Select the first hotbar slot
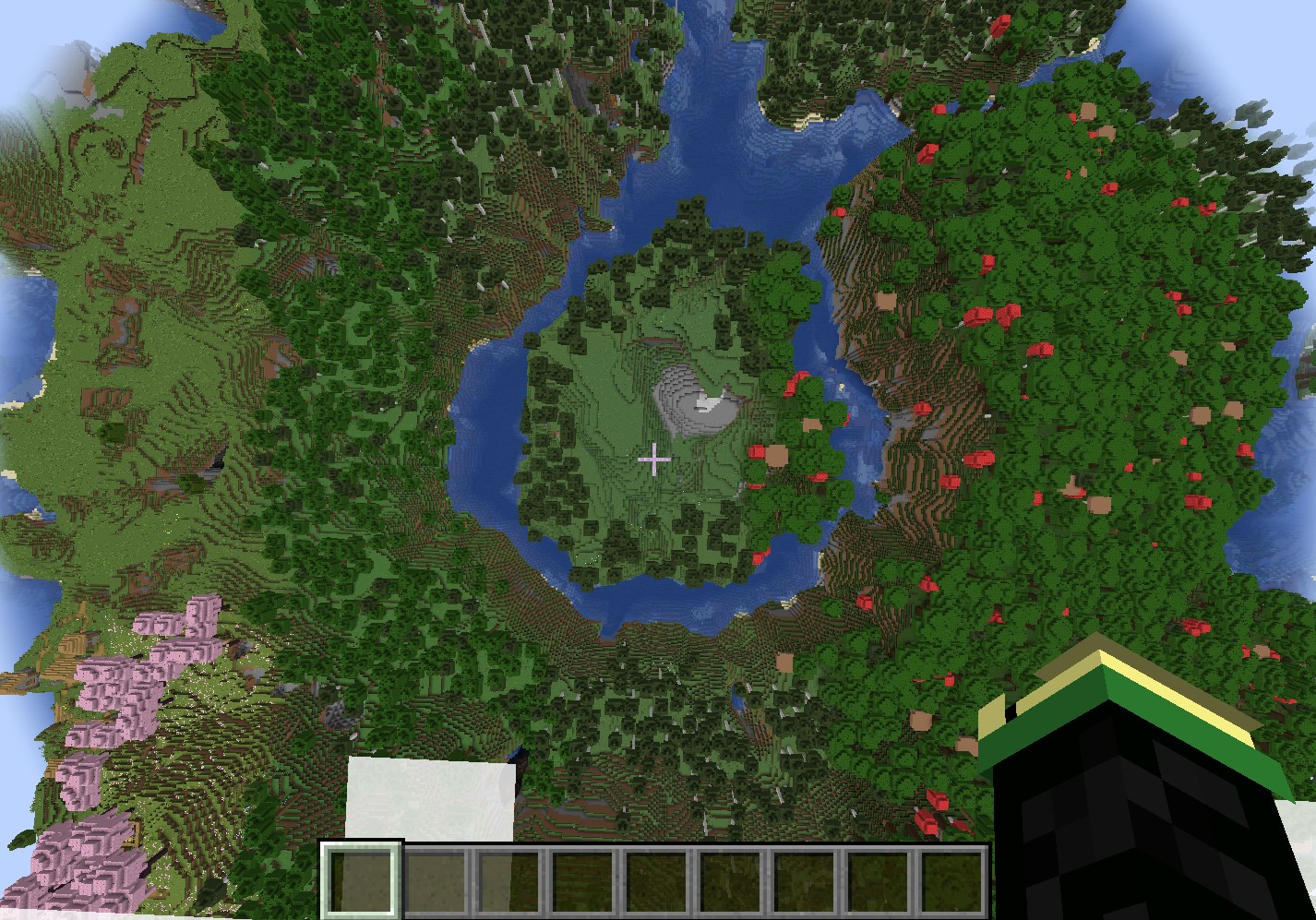Viewport: 1316px width, 920px height. (360, 877)
